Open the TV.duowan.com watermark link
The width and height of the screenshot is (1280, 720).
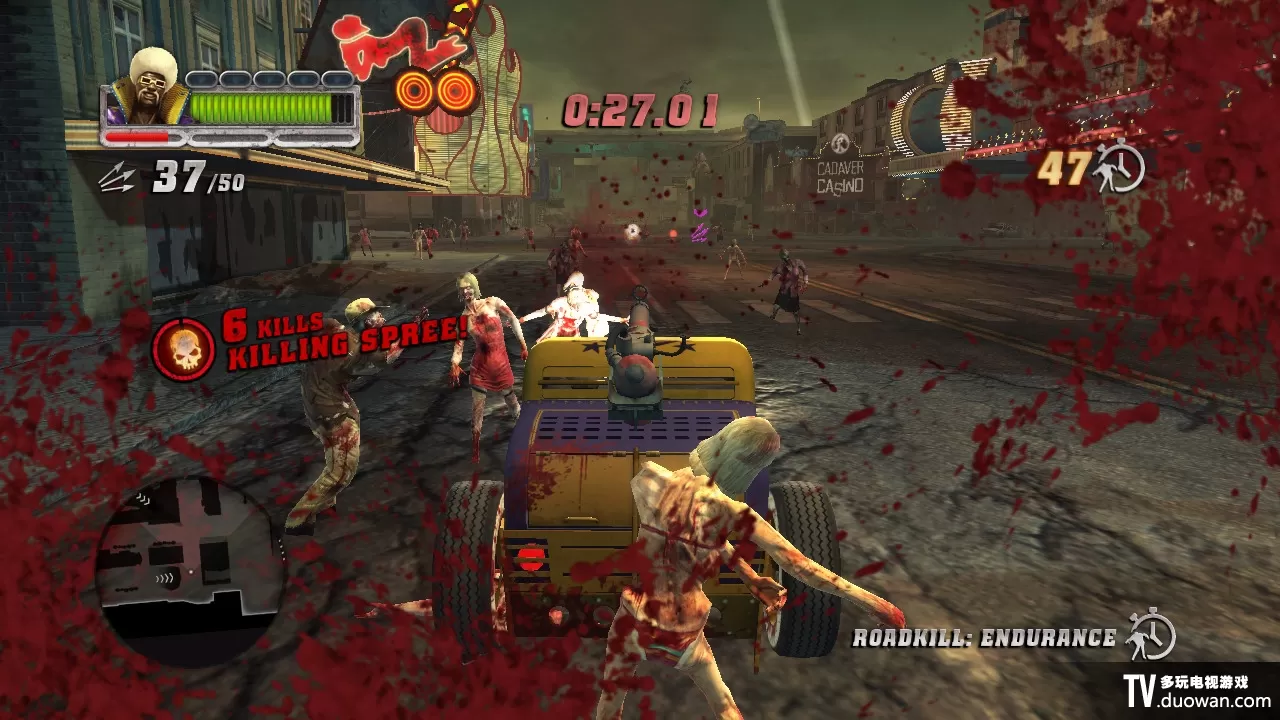pyautogui.click(x=1196, y=691)
